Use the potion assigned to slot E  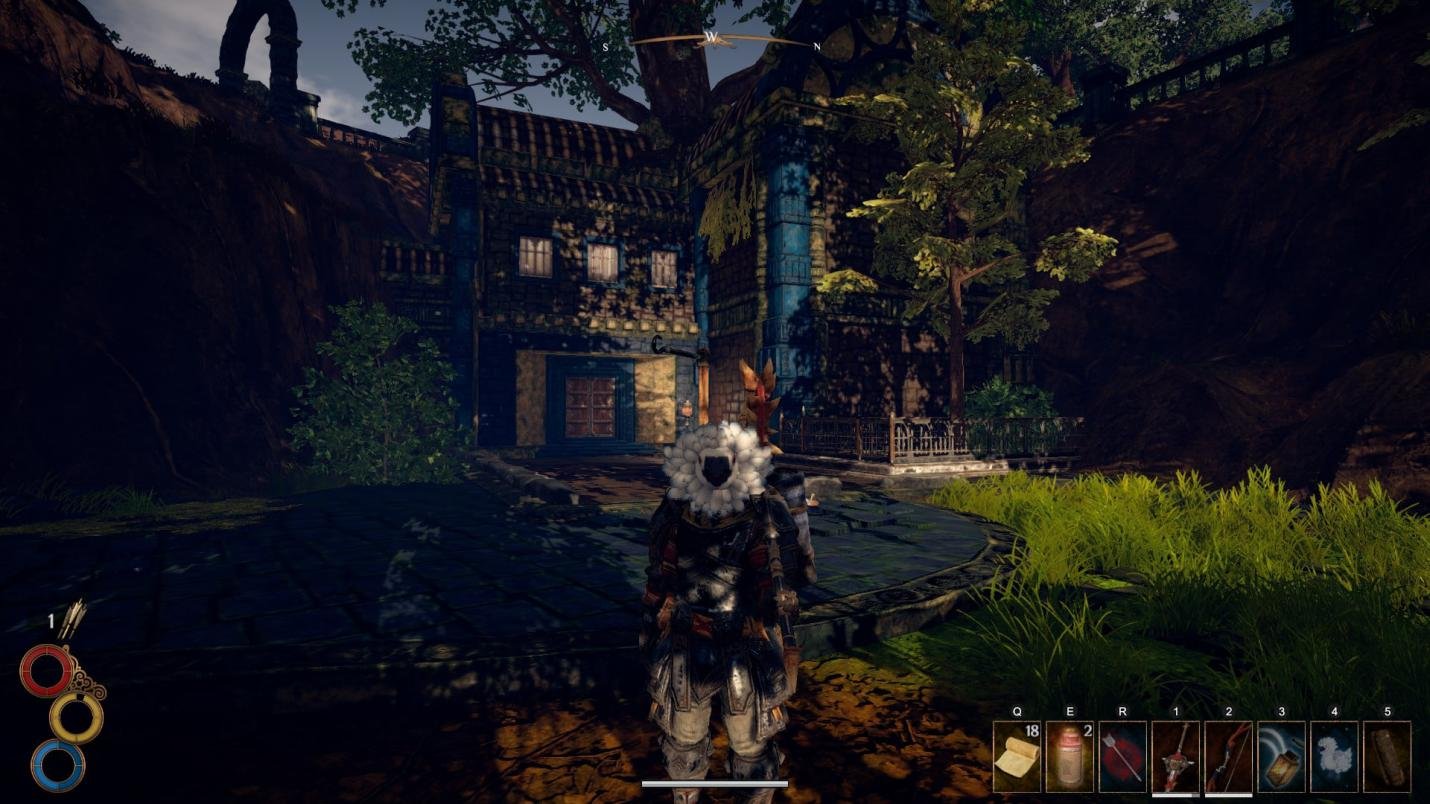tap(1070, 755)
